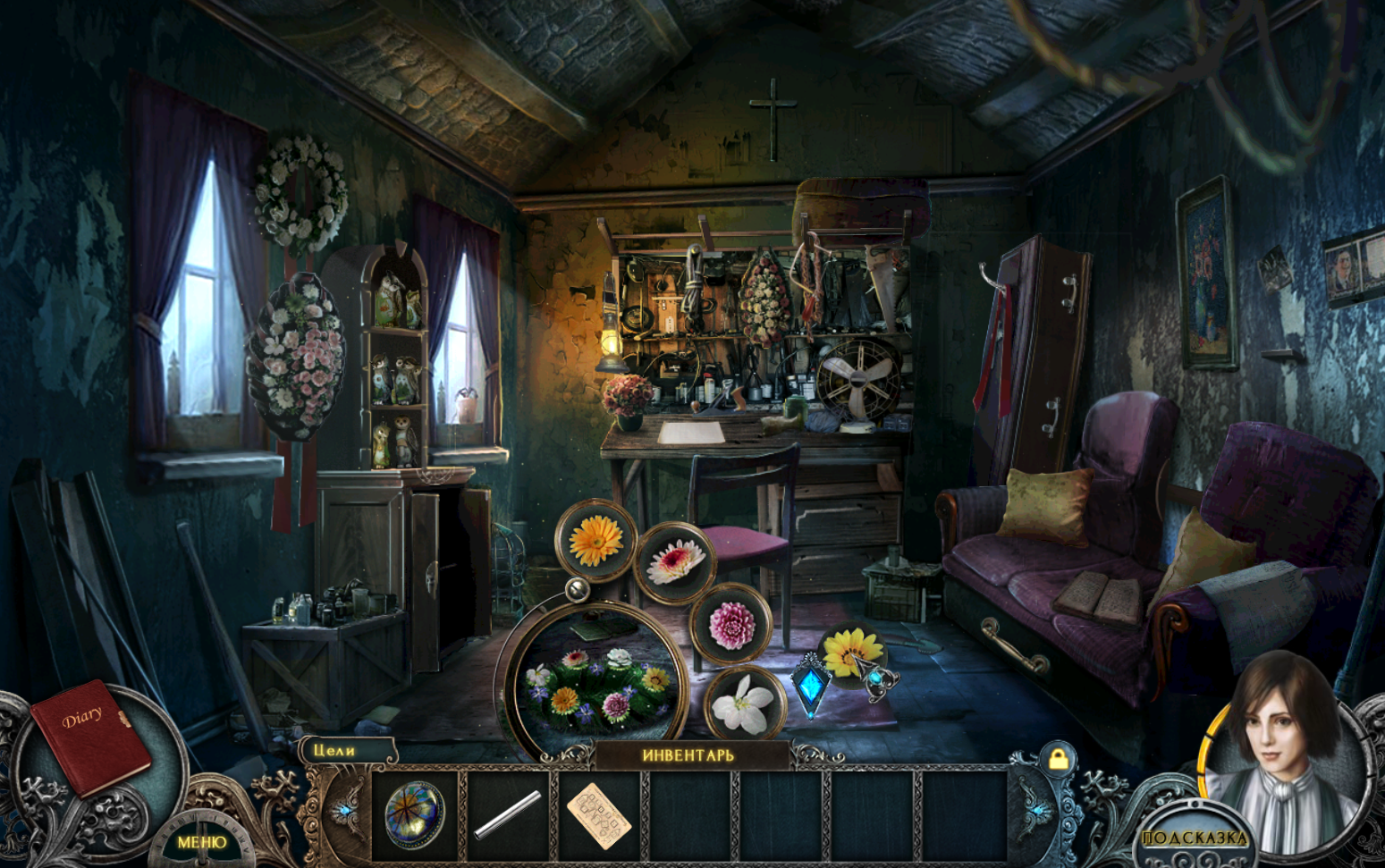
Task: Select the white and pink flower bubble
Action: click(675, 563)
